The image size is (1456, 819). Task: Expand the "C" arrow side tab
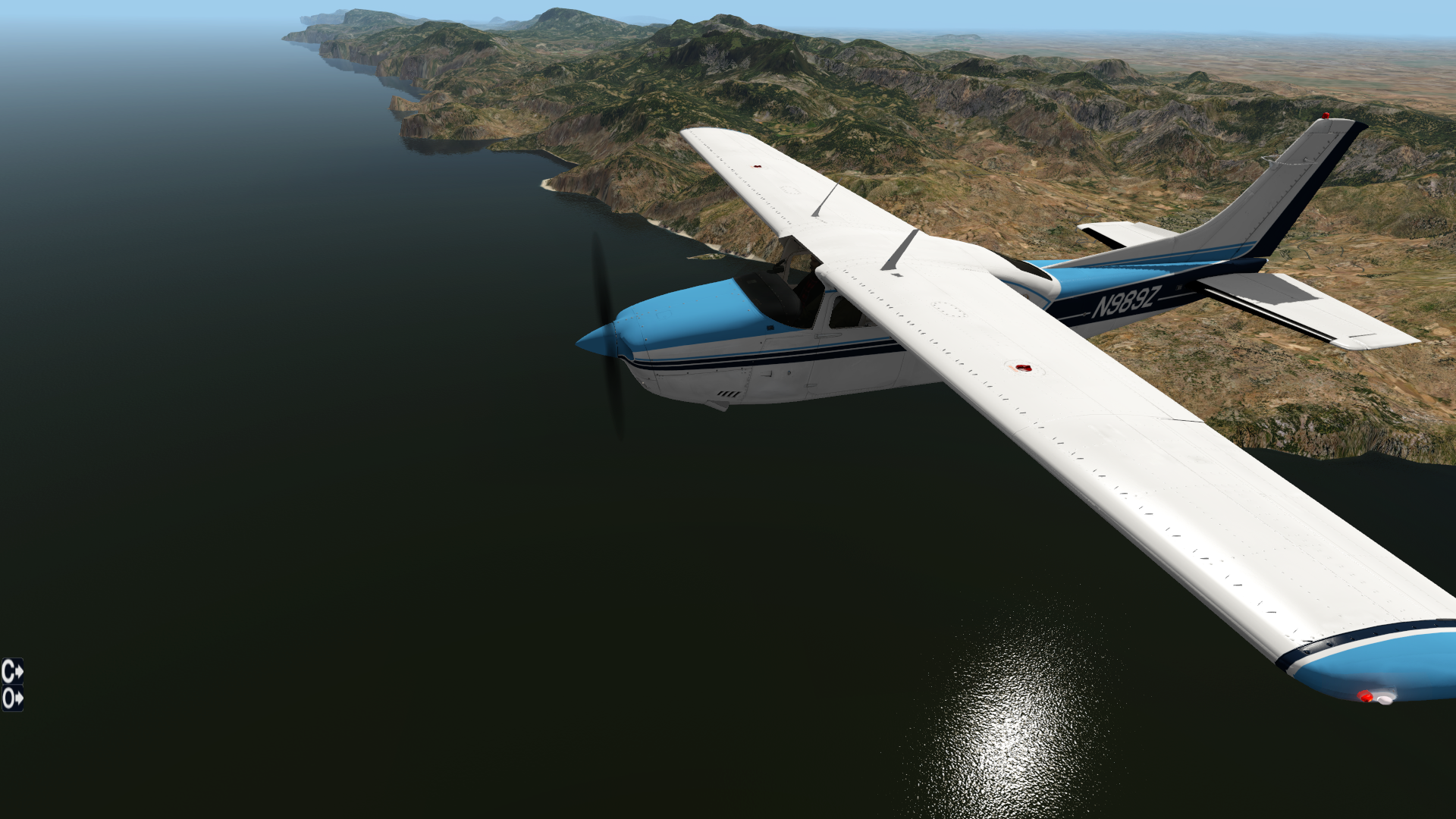[x=12, y=671]
